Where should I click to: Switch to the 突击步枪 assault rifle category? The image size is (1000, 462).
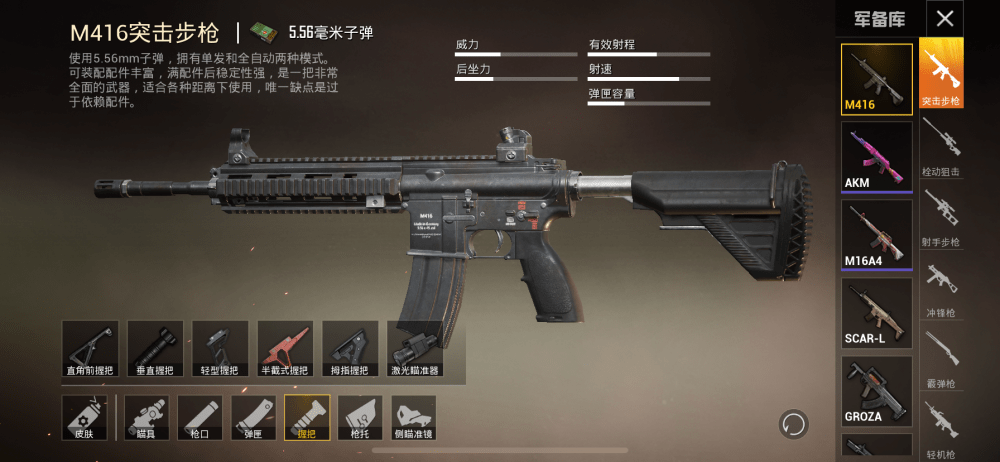(941, 73)
